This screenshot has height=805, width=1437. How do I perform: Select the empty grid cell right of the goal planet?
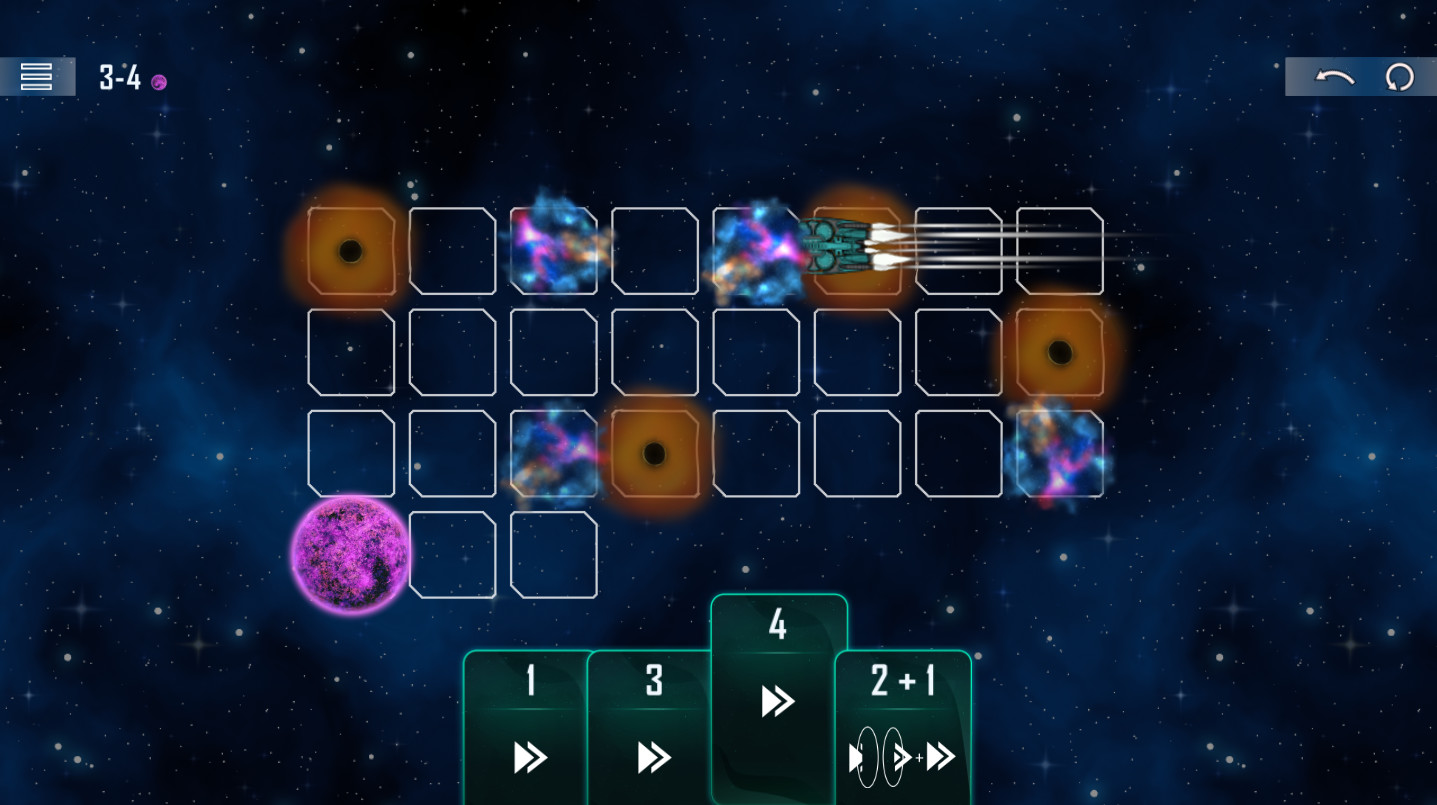tap(452, 556)
